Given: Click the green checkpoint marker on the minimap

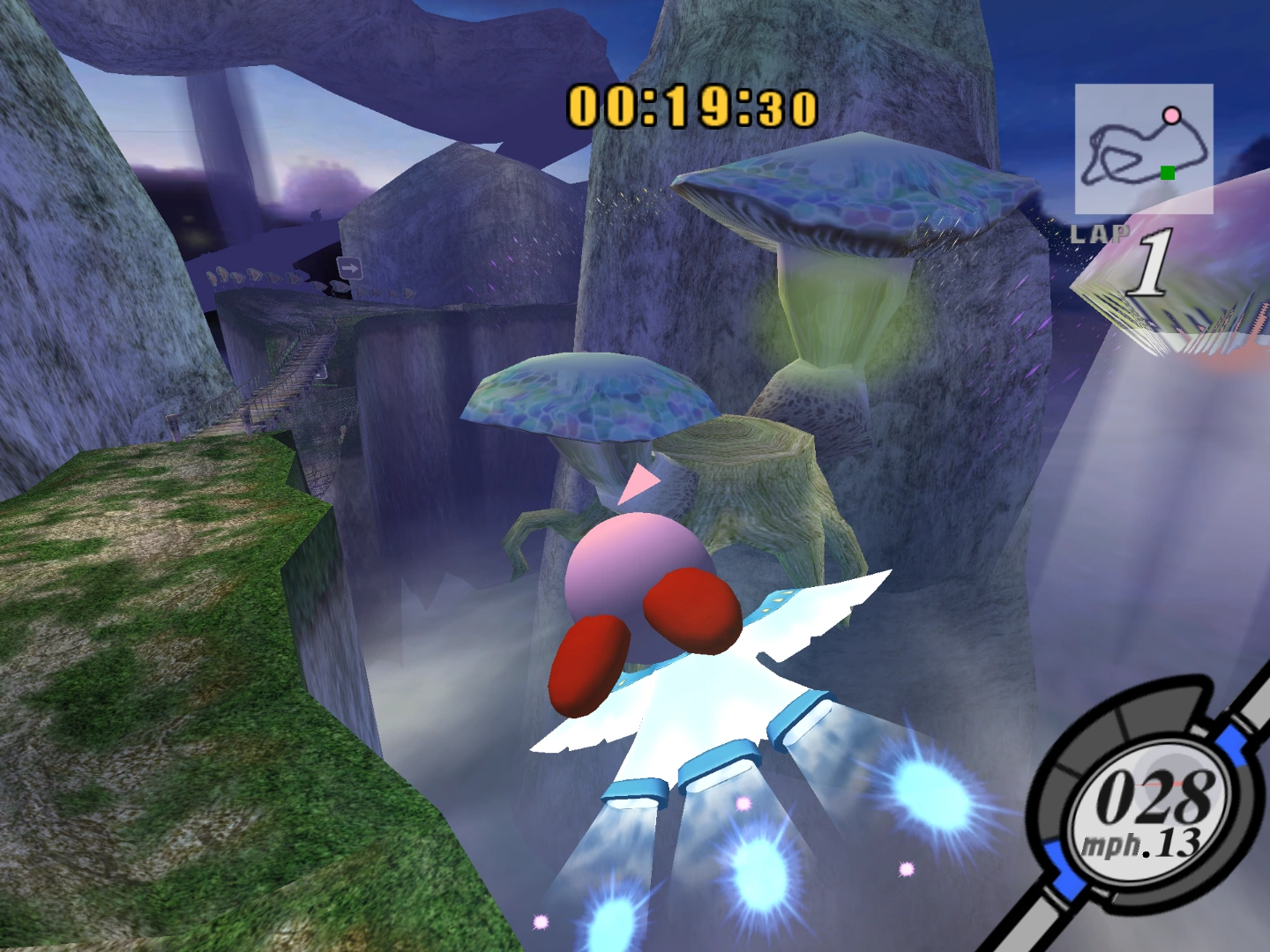Looking at the screenshot, I should [1166, 174].
